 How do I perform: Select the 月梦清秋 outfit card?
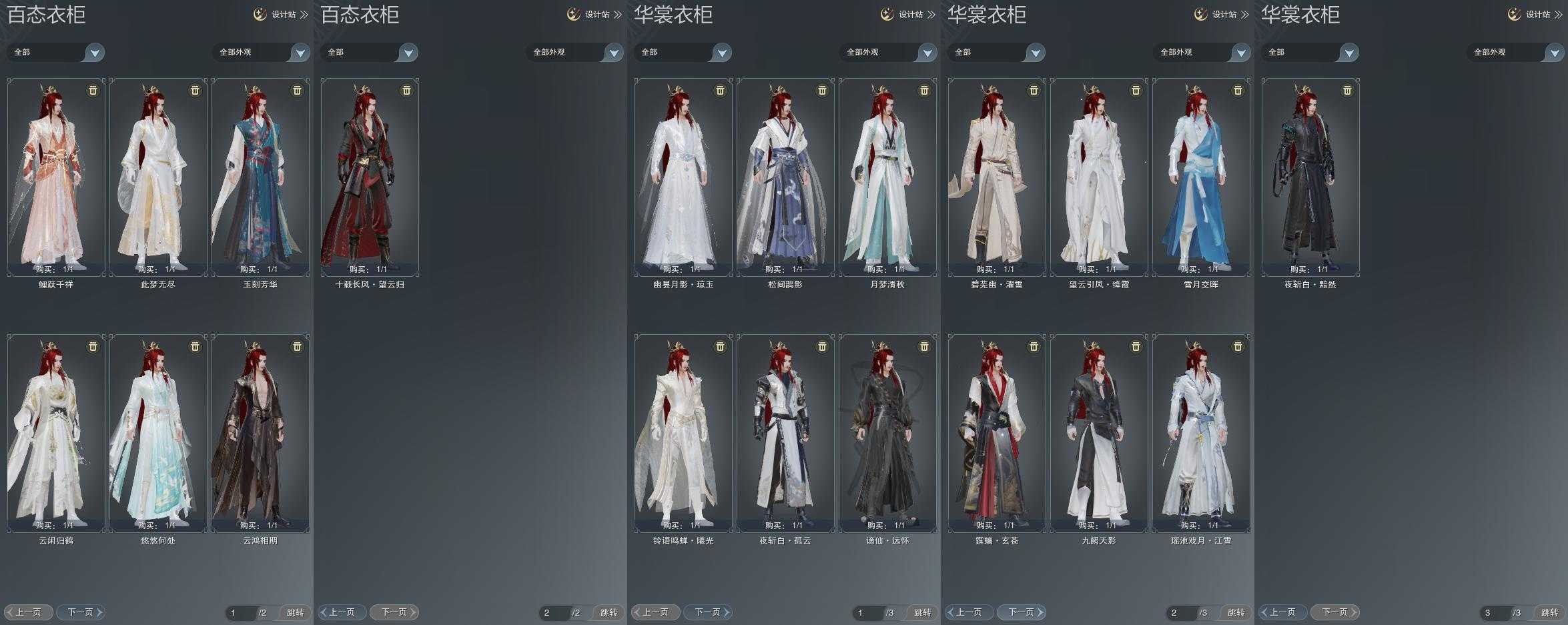887,177
